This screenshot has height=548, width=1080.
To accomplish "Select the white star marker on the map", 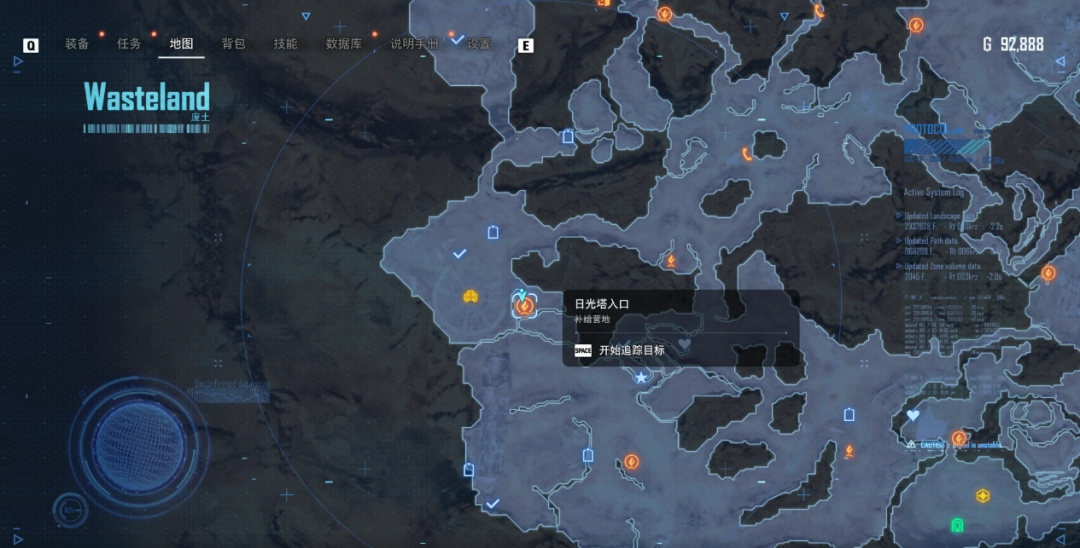I will 641,377.
